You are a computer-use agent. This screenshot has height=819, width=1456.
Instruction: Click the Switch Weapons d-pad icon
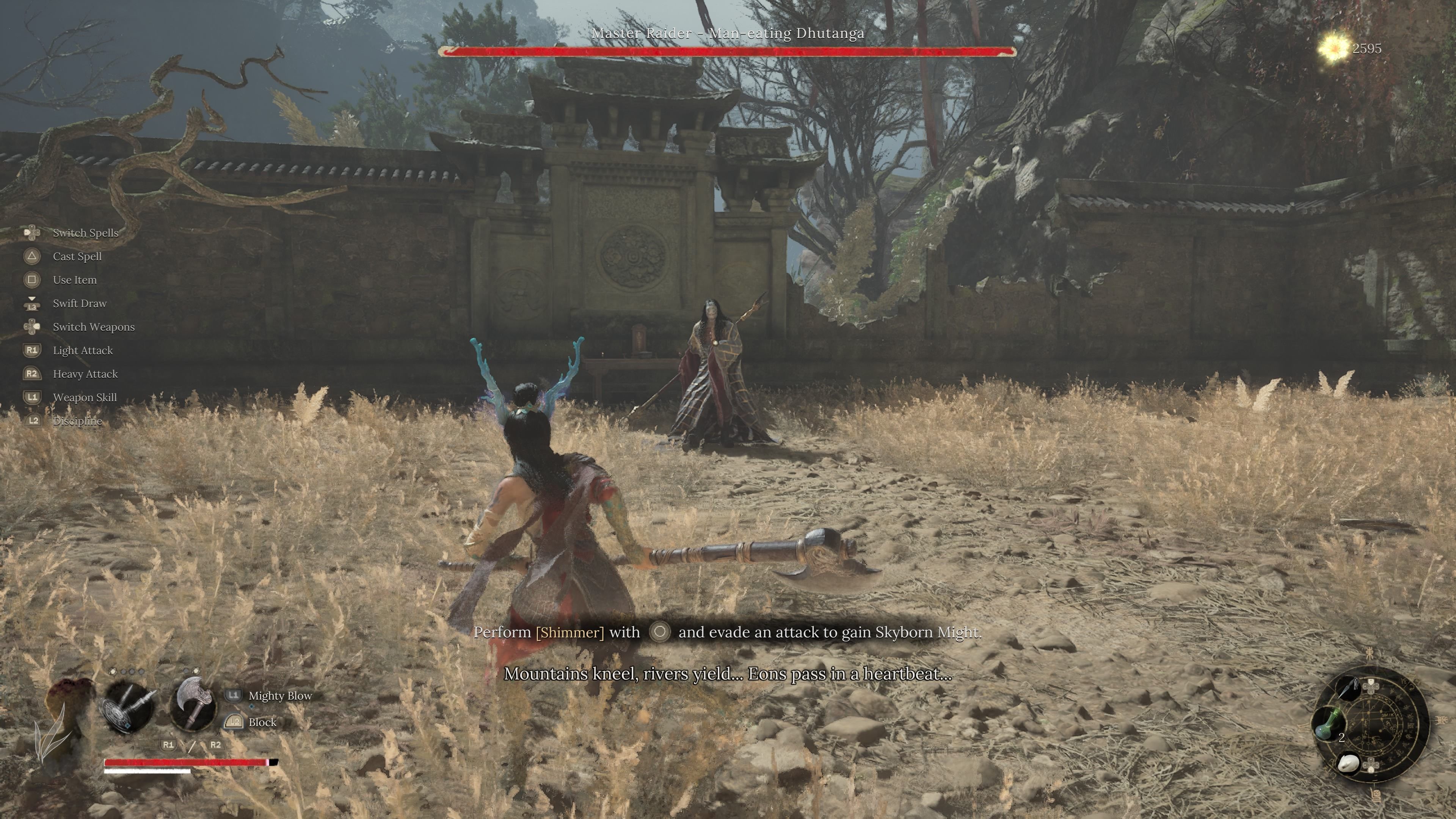pyautogui.click(x=32, y=327)
